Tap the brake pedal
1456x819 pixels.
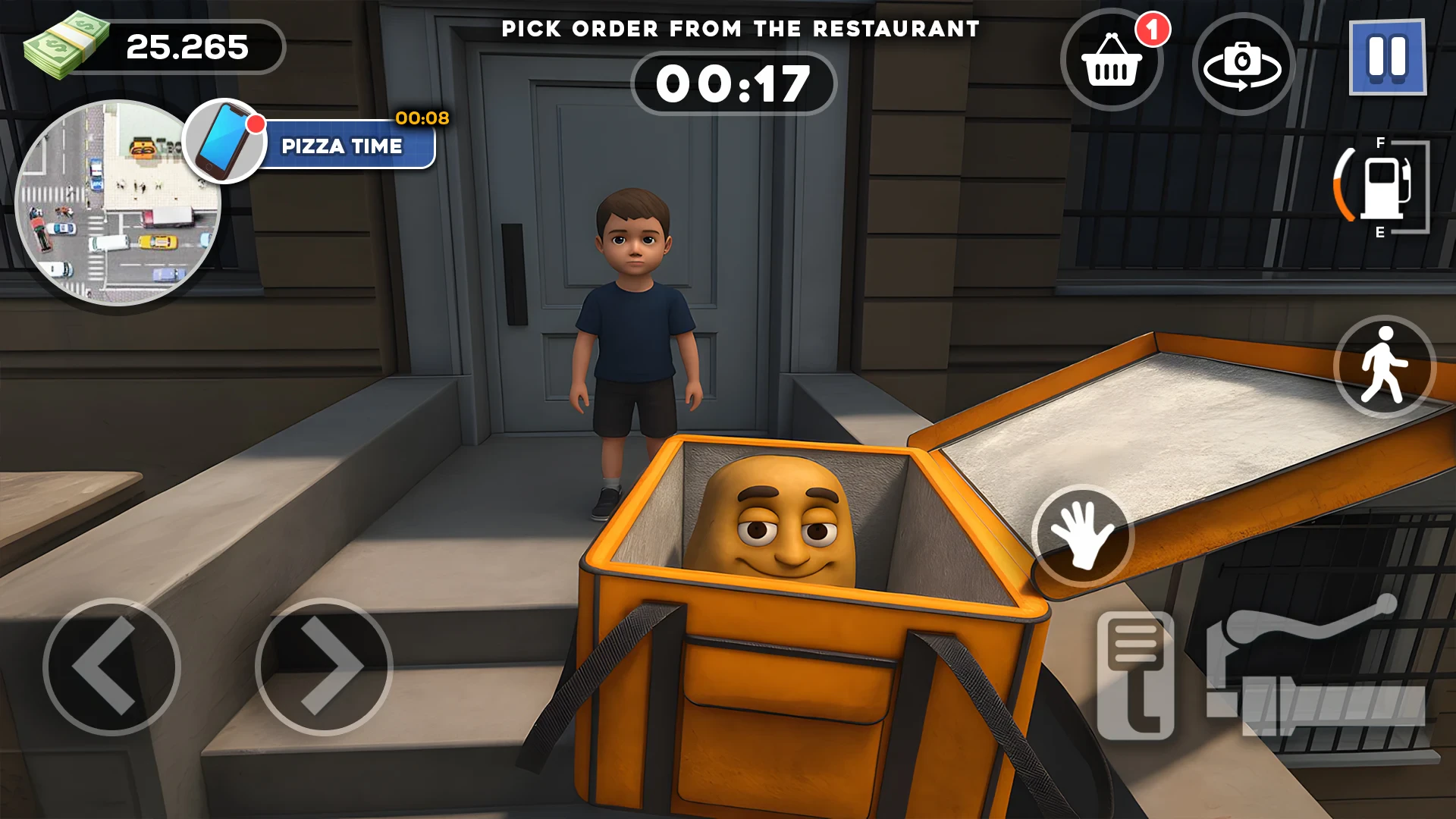(1135, 675)
